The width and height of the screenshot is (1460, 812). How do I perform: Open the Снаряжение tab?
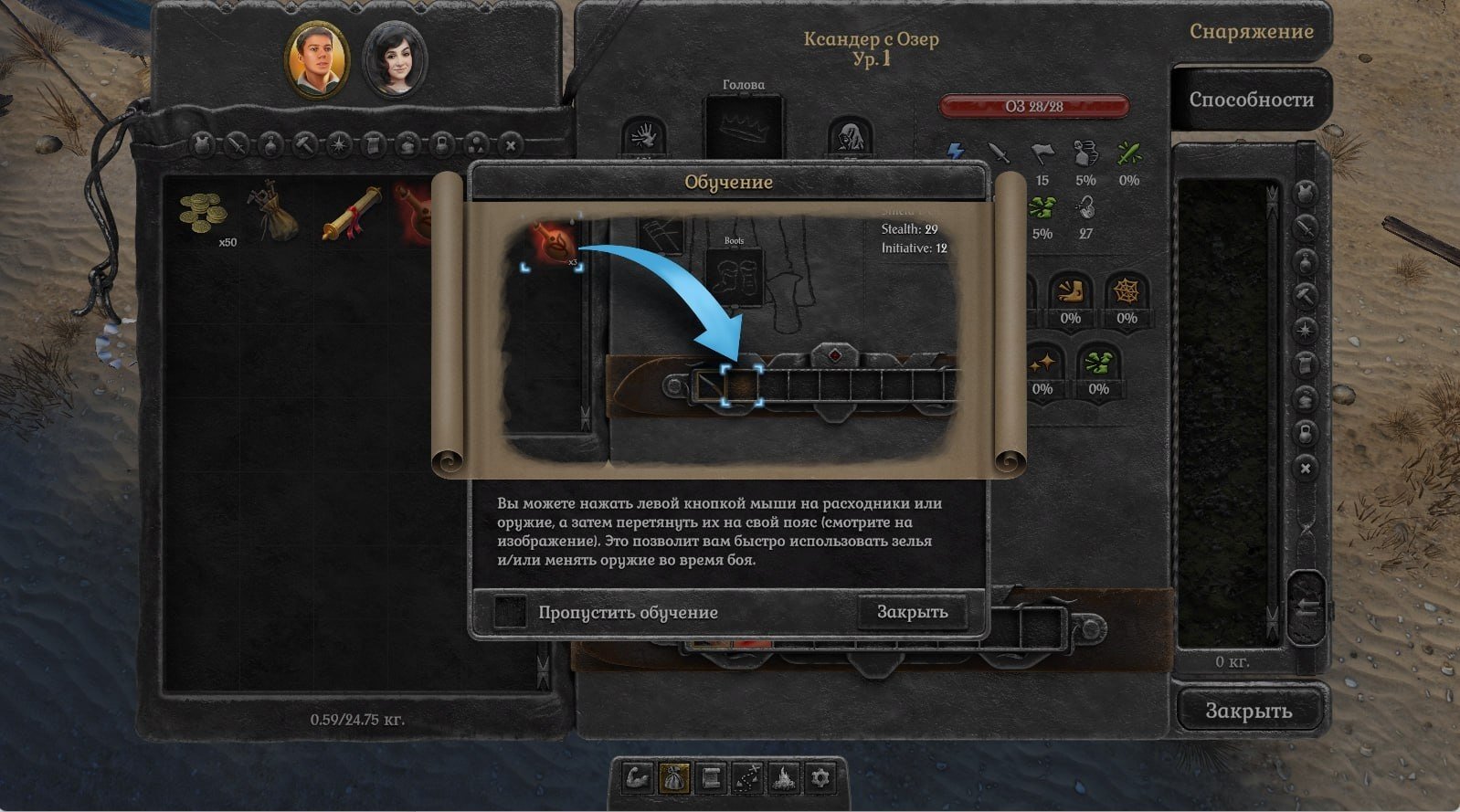pos(1251,31)
